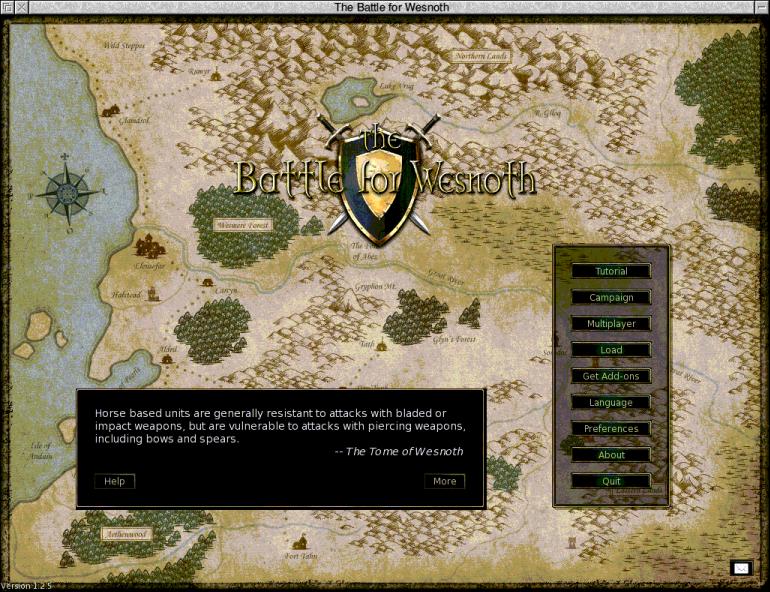Load a saved game

coord(611,350)
